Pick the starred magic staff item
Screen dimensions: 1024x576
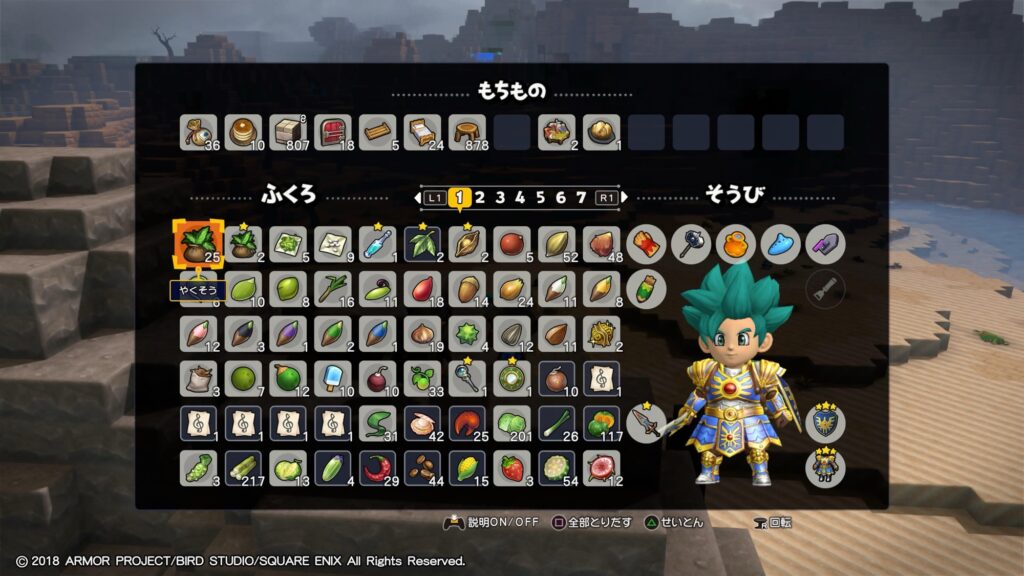point(467,378)
